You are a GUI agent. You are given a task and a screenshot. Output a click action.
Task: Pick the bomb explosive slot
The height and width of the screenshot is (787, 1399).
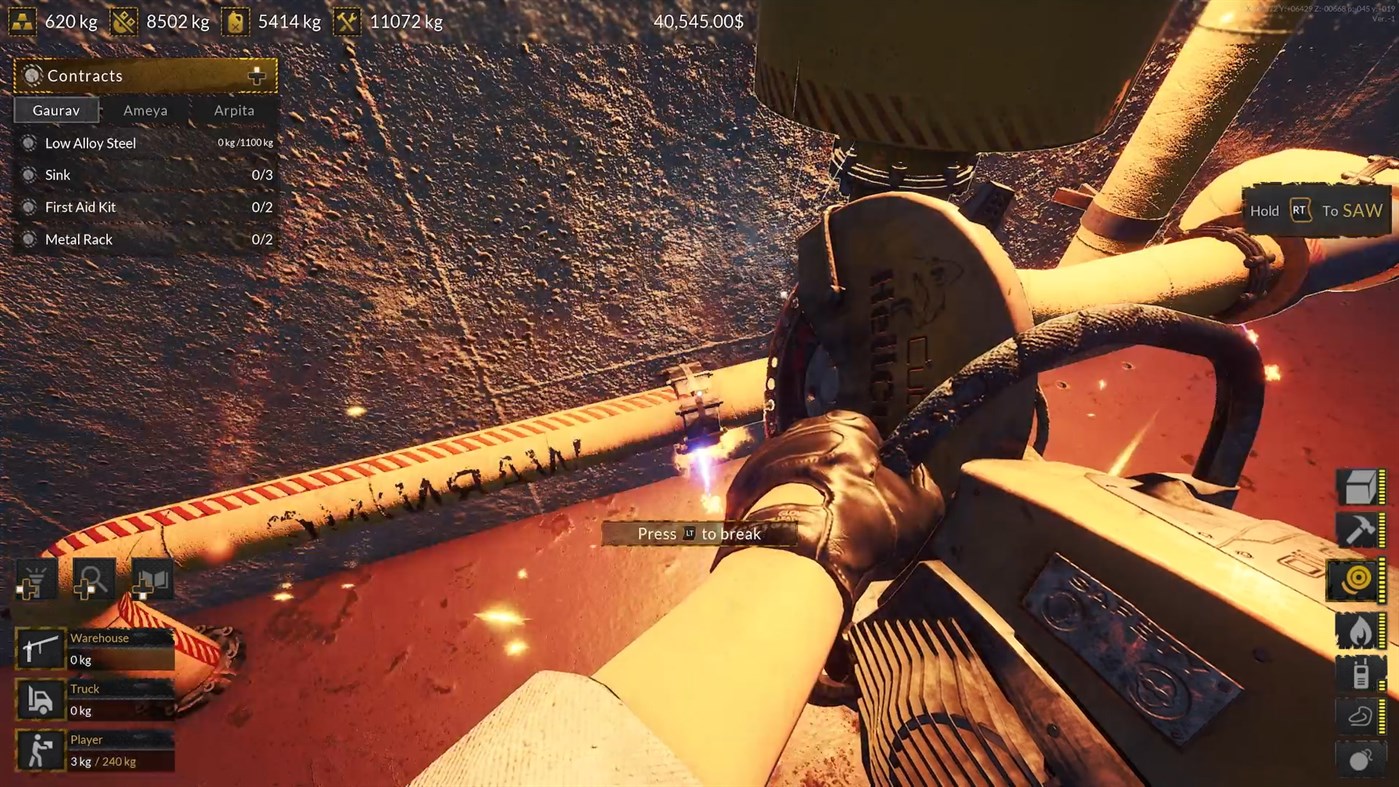point(1360,760)
